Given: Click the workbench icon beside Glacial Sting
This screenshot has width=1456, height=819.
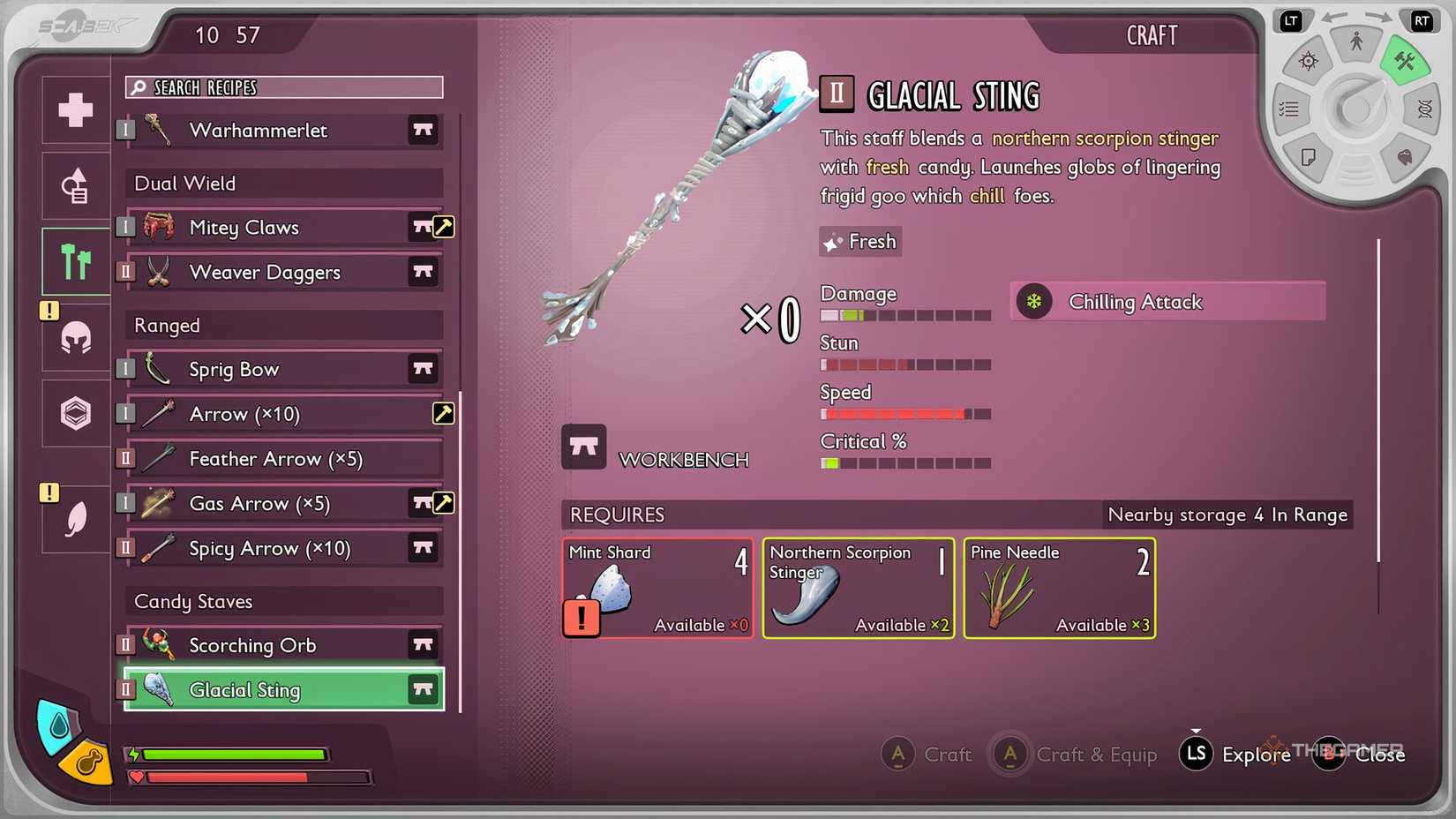Looking at the screenshot, I should (423, 689).
